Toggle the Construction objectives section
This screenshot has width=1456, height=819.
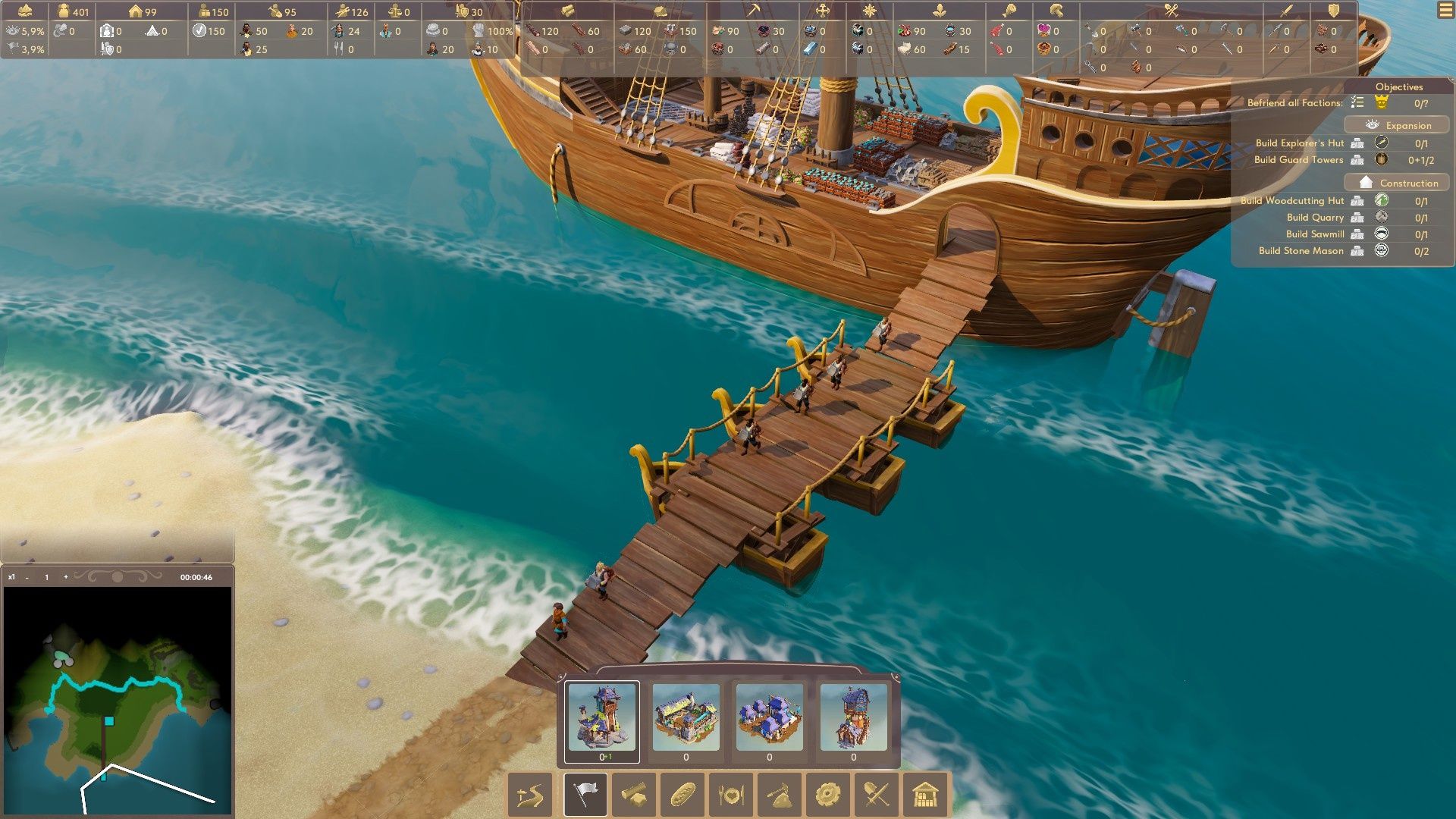coord(1397,183)
